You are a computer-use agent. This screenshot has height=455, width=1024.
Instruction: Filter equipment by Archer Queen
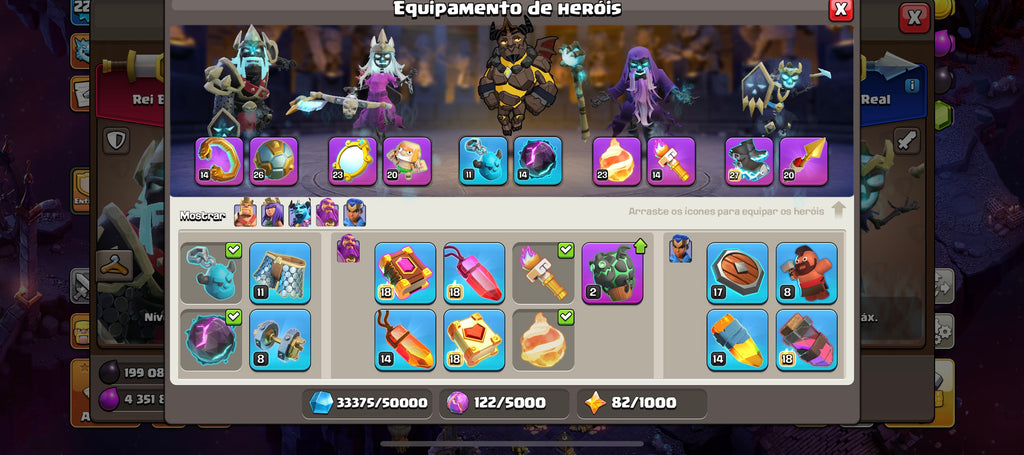[272, 213]
